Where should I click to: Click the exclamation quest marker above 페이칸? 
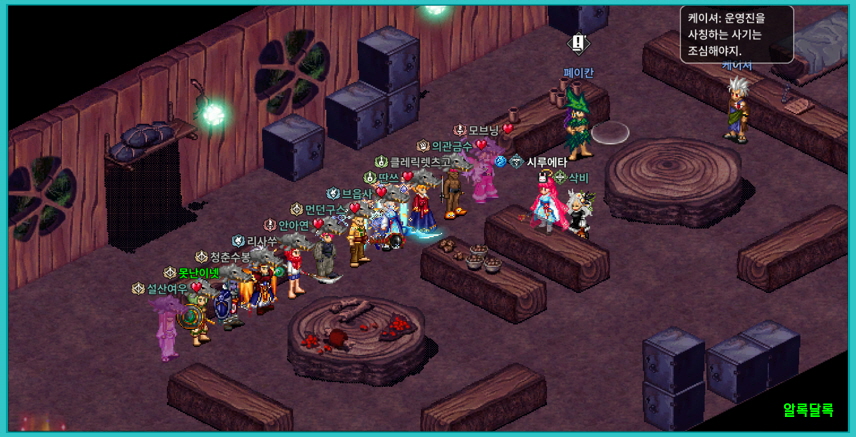(x=578, y=43)
